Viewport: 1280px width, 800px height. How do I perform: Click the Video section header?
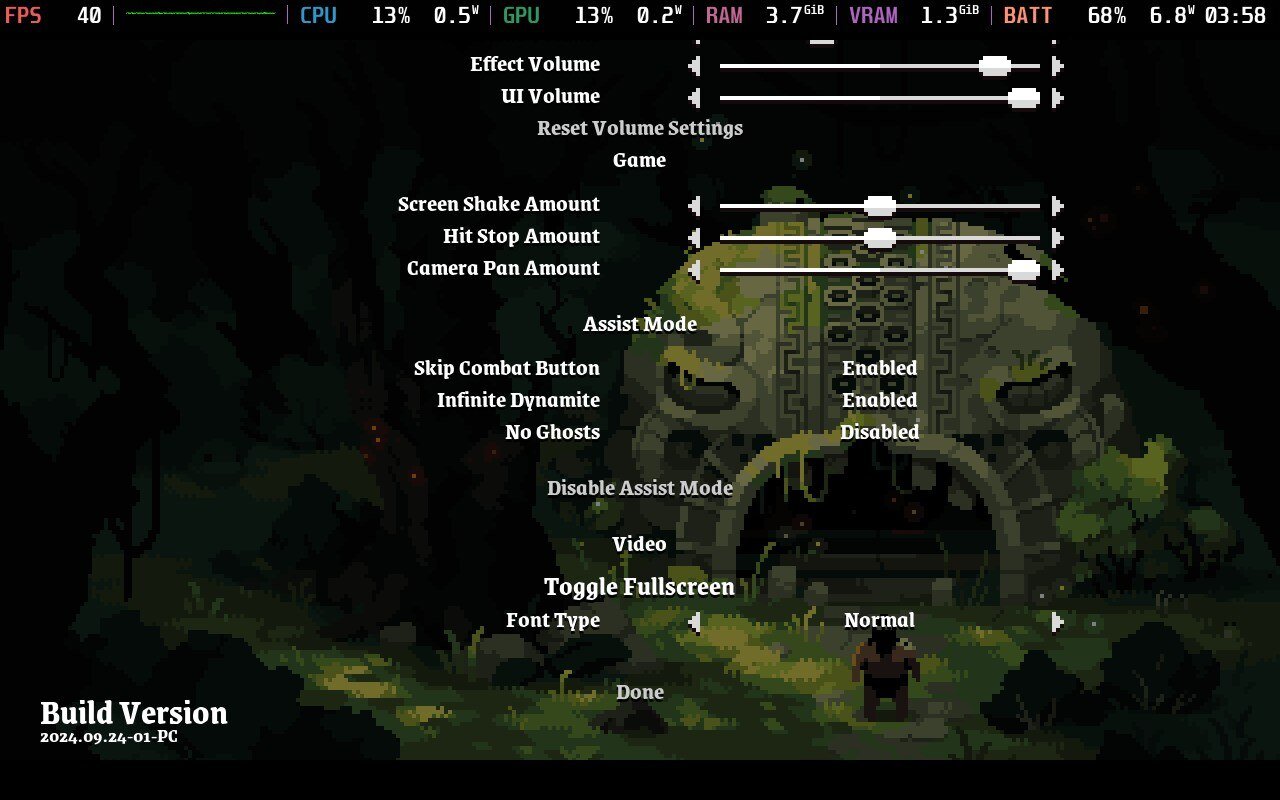(x=639, y=544)
